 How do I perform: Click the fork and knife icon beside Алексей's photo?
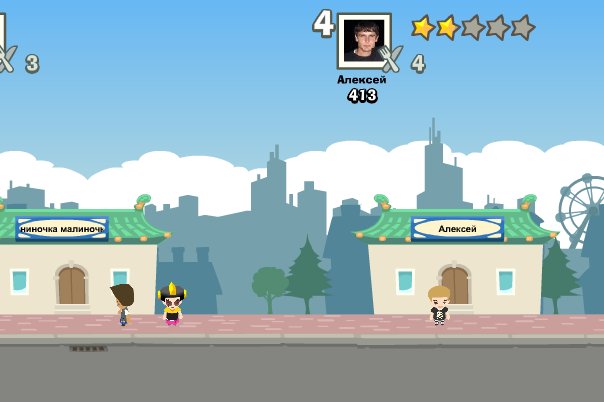pos(391,60)
